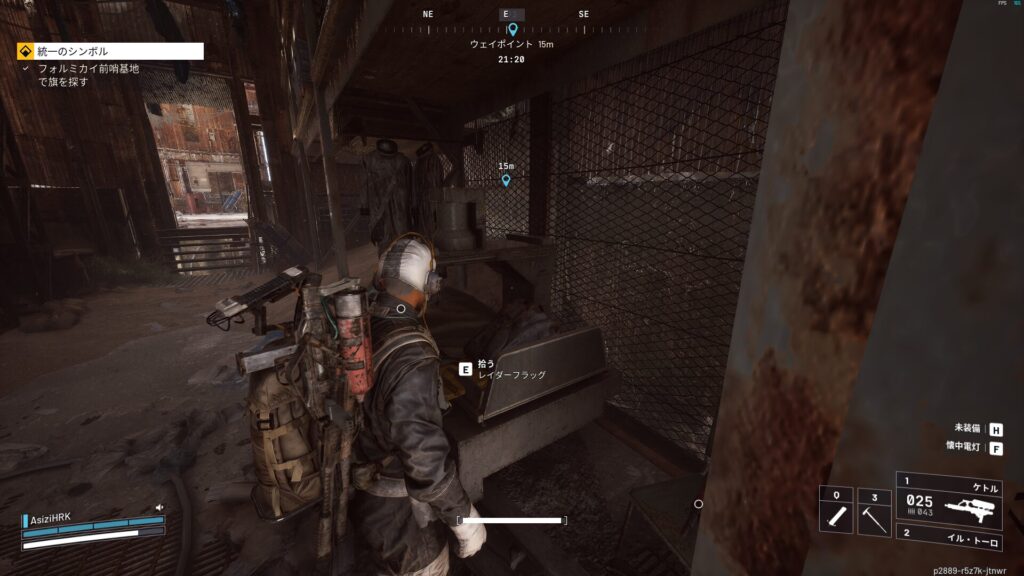Select the slot numbered 0 with the stick item
The width and height of the screenshot is (1024, 576).
[x=836, y=511]
